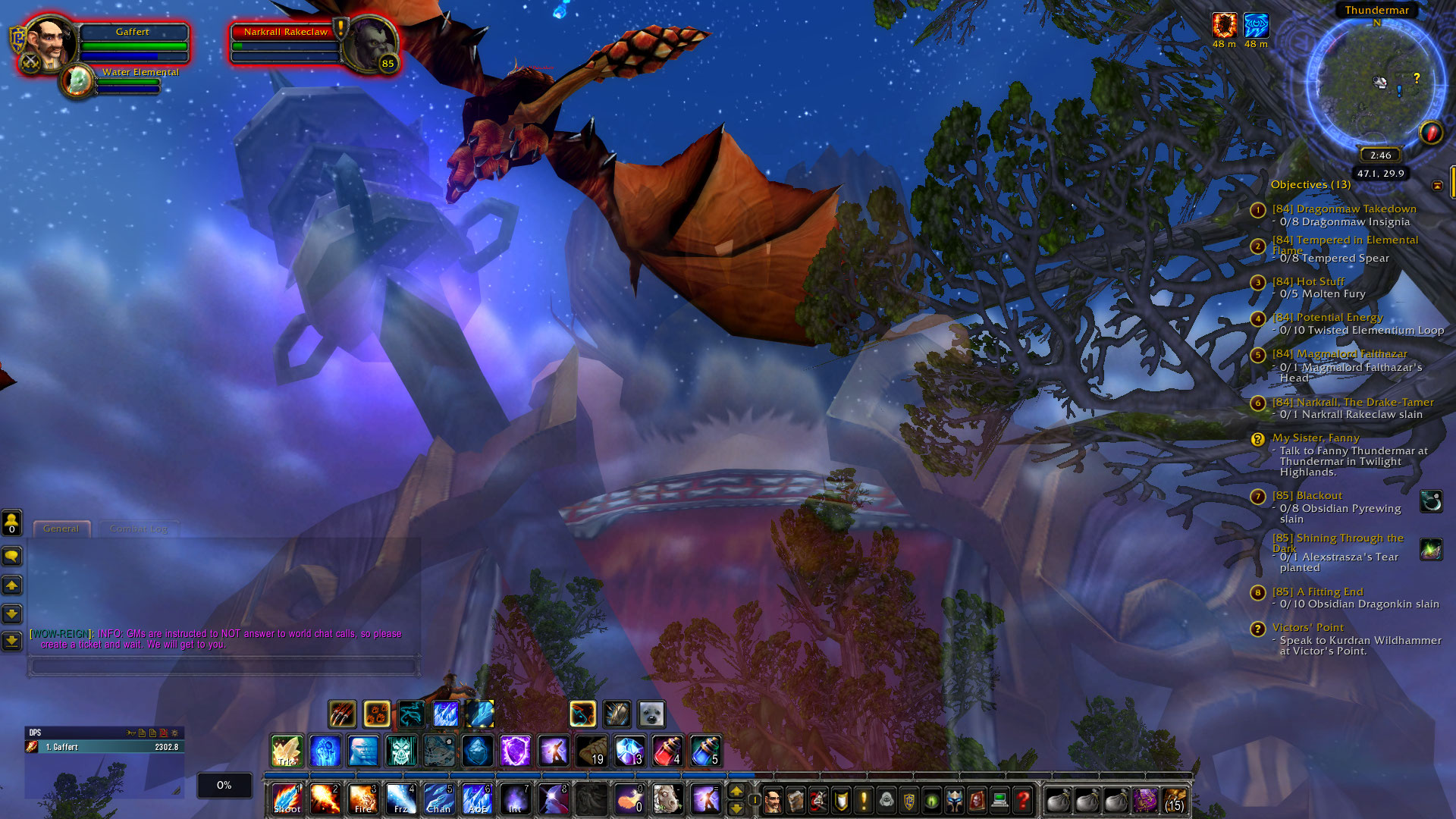
Task: Open the quest log exclamation mark icon
Action: point(864,799)
